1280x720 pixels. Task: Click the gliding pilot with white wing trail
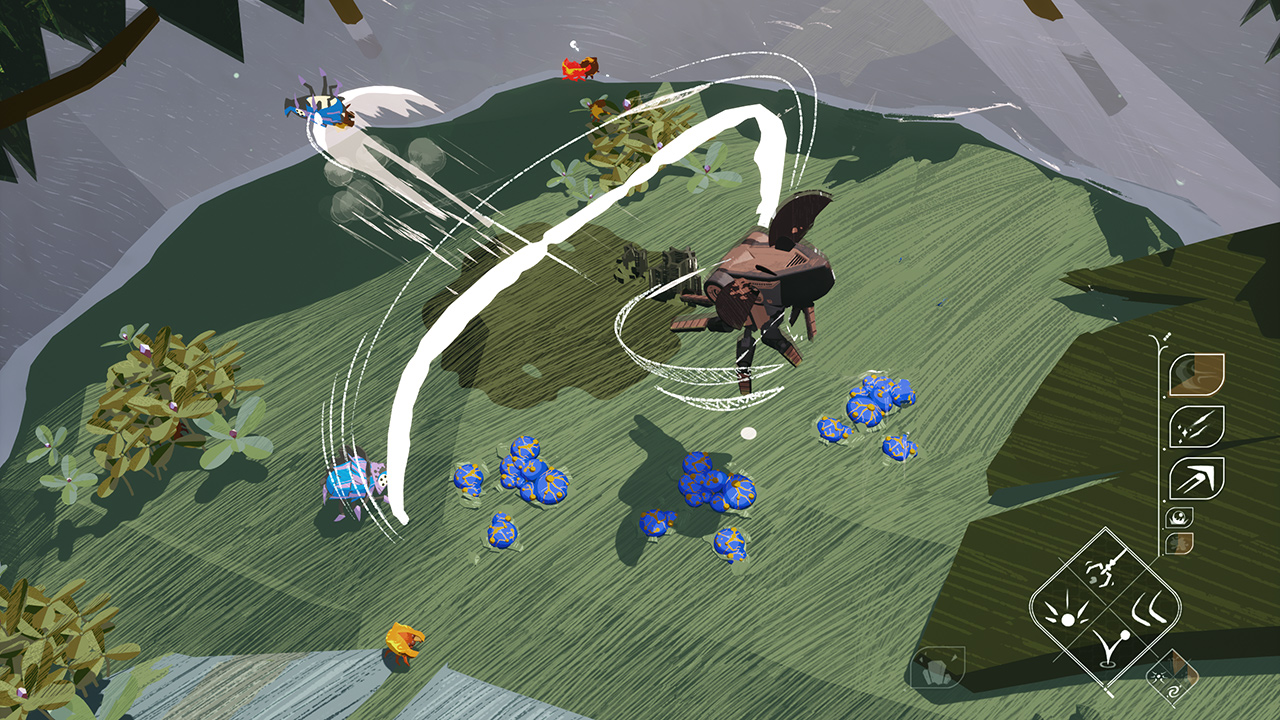(x=320, y=110)
